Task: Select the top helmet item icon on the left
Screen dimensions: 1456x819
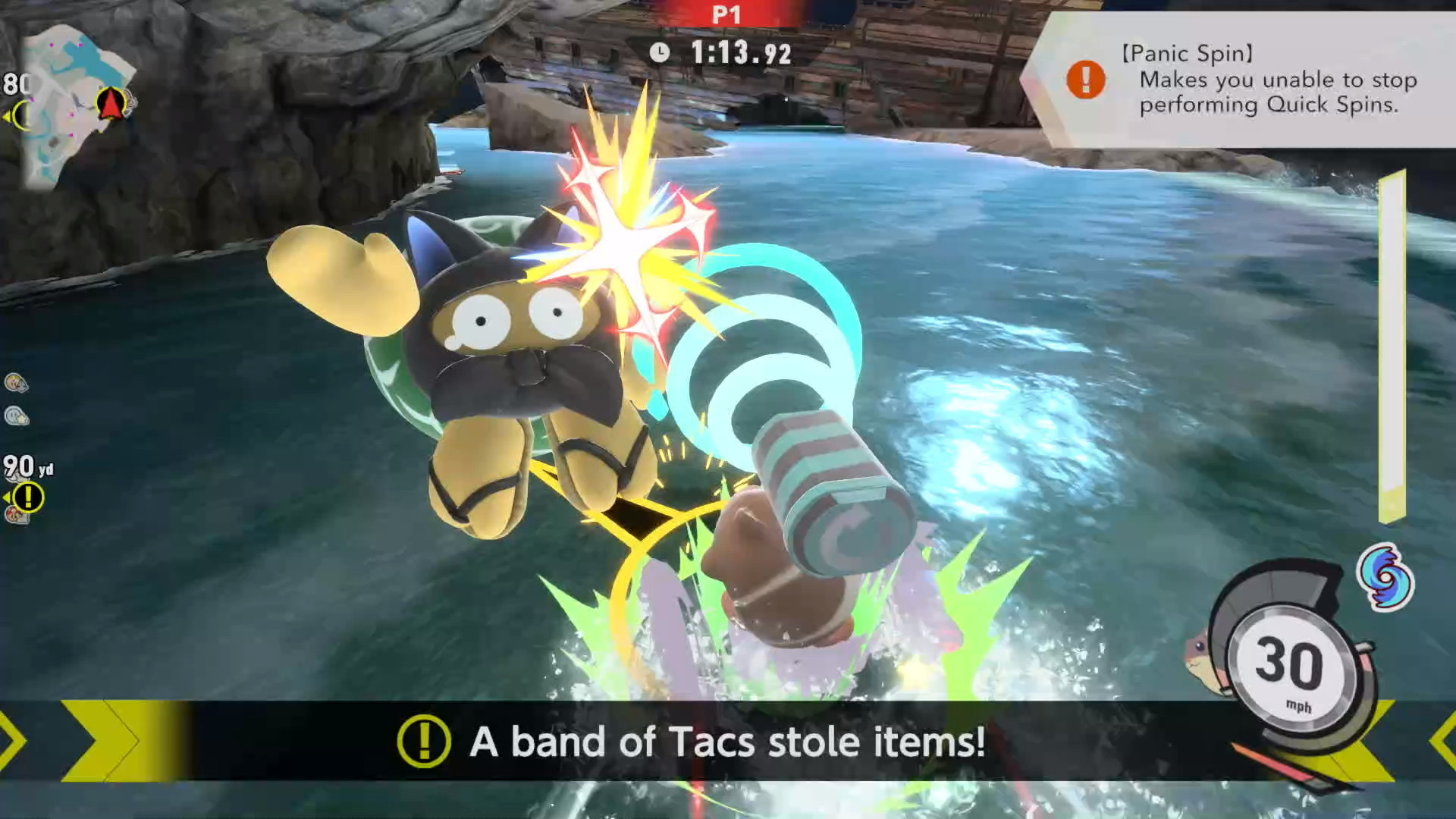Action: [15, 381]
